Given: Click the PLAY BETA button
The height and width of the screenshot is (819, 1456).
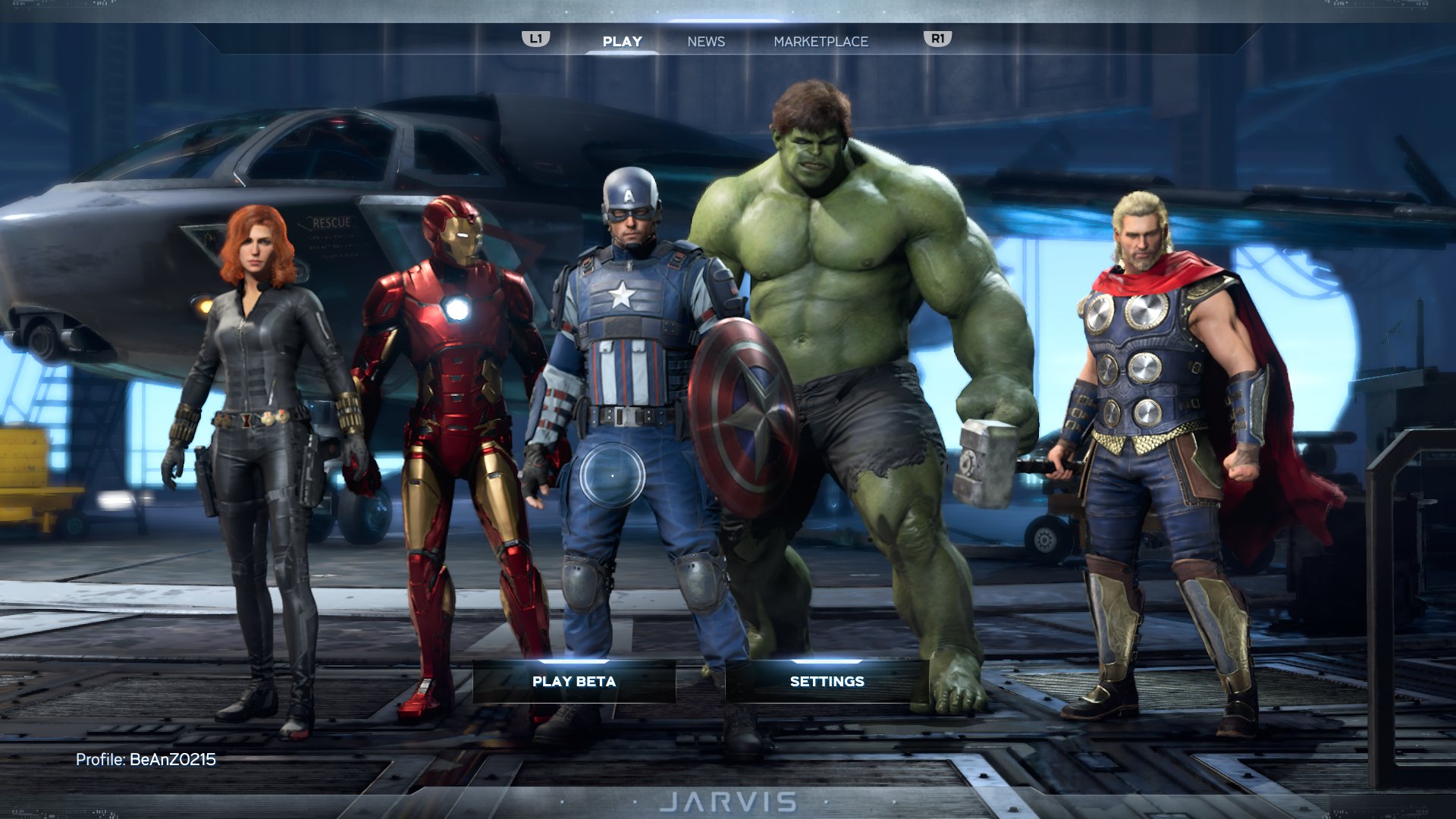Looking at the screenshot, I should point(573,681).
